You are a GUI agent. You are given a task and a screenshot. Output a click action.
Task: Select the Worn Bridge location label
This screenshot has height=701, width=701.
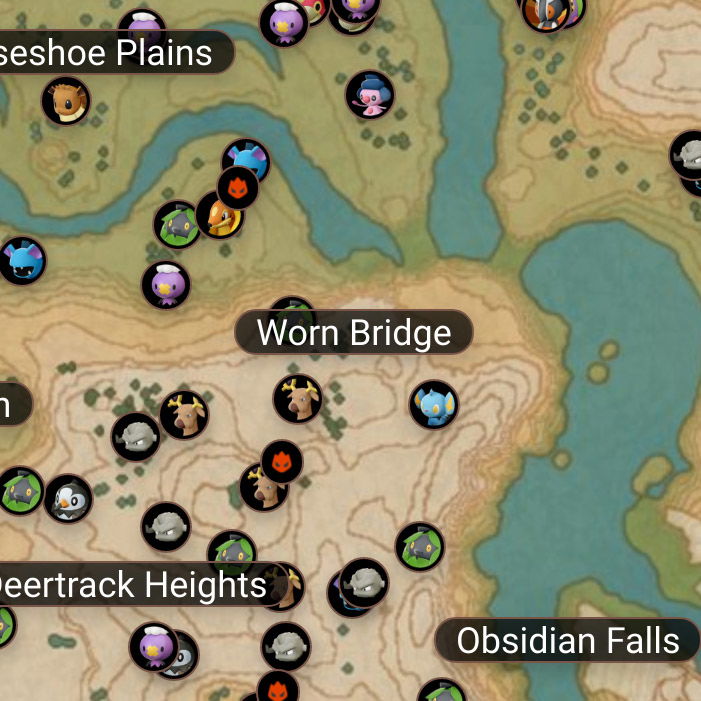point(354,333)
